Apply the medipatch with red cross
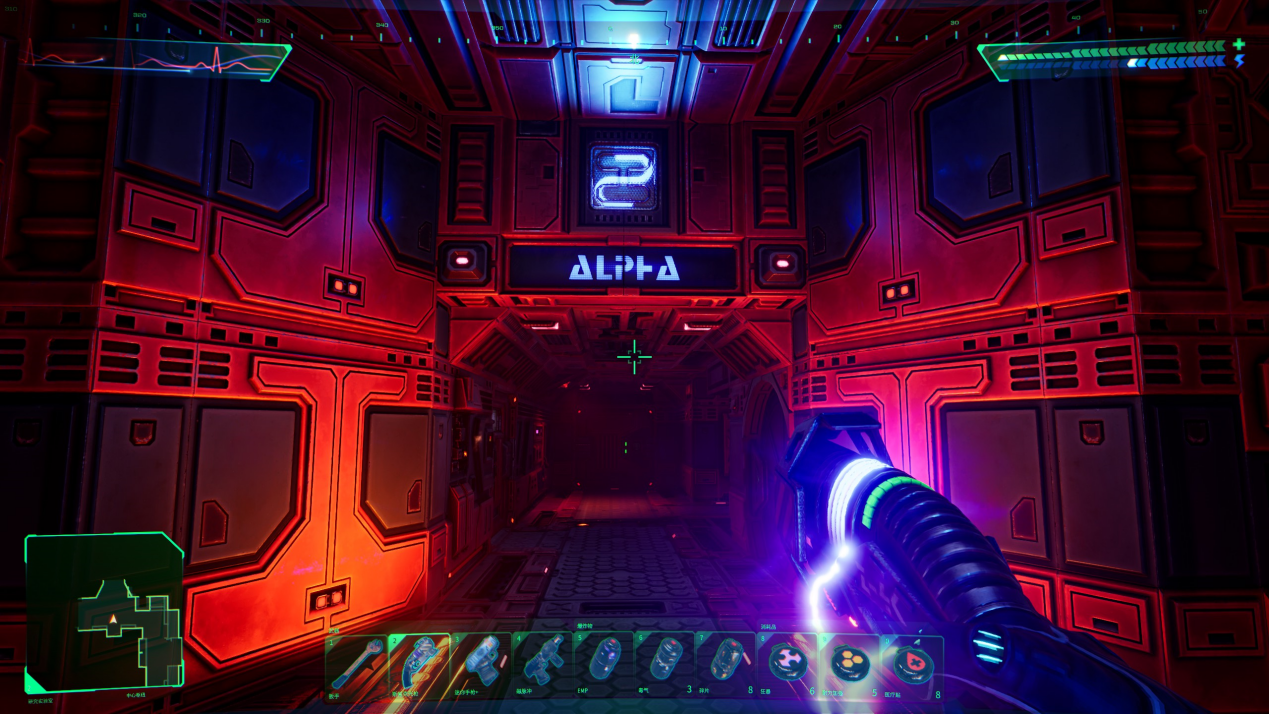 [911, 664]
